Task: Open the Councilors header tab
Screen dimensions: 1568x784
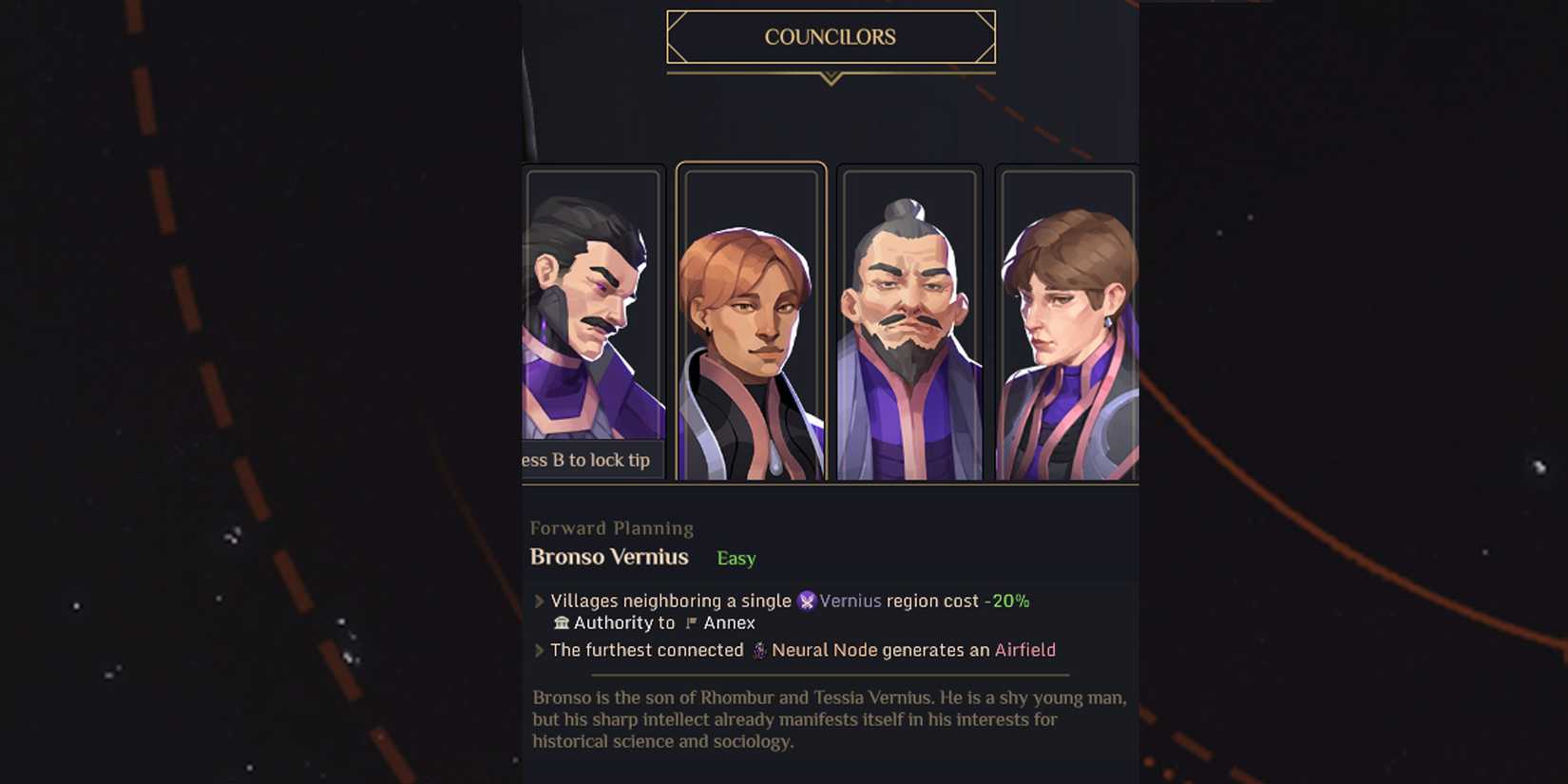Action: [831, 36]
